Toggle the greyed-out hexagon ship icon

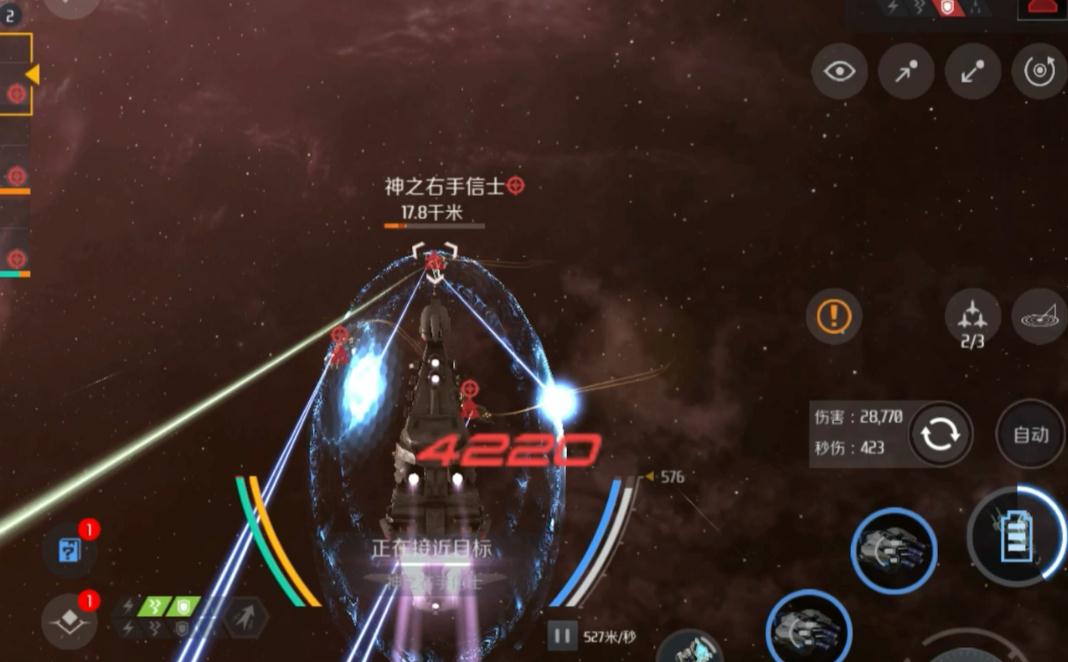click(x=243, y=616)
